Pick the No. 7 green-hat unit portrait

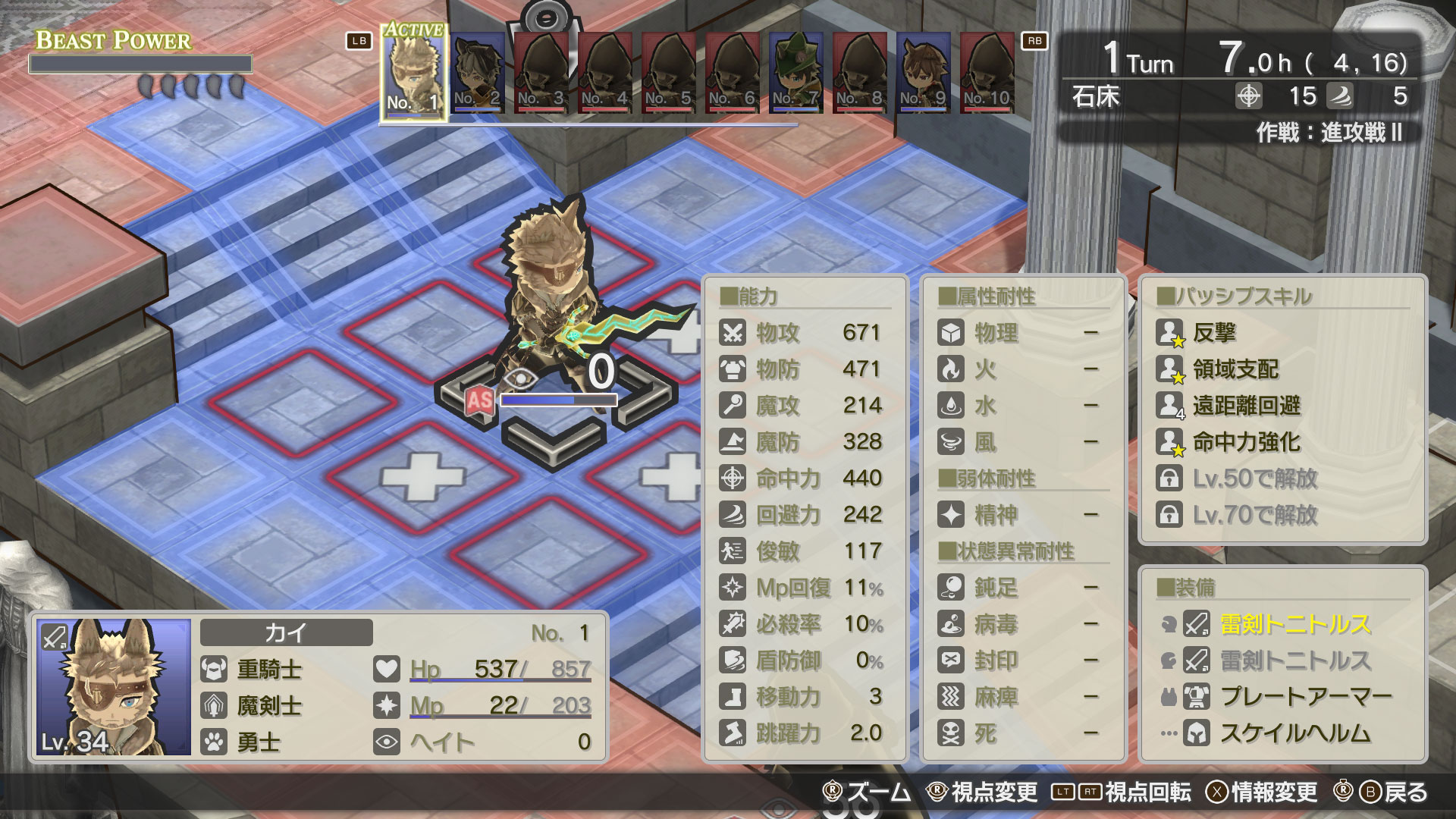tap(795, 74)
